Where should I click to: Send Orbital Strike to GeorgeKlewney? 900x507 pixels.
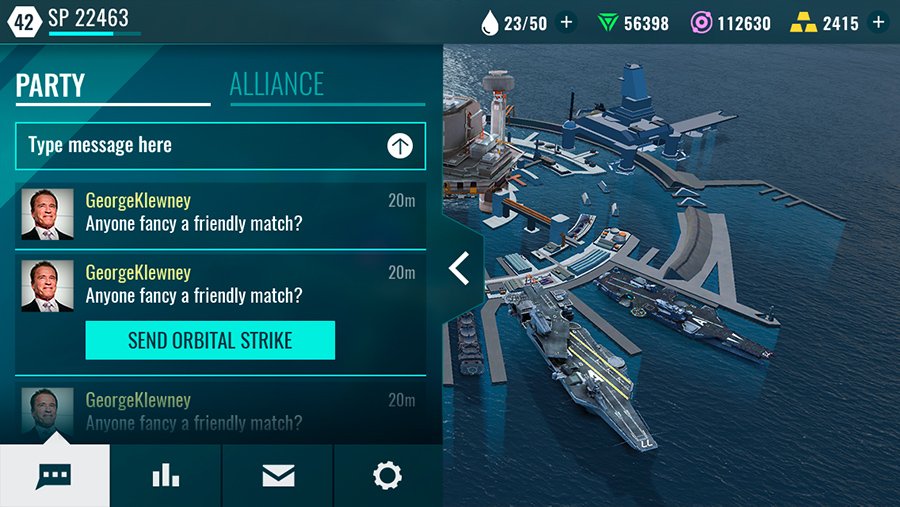click(210, 341)
